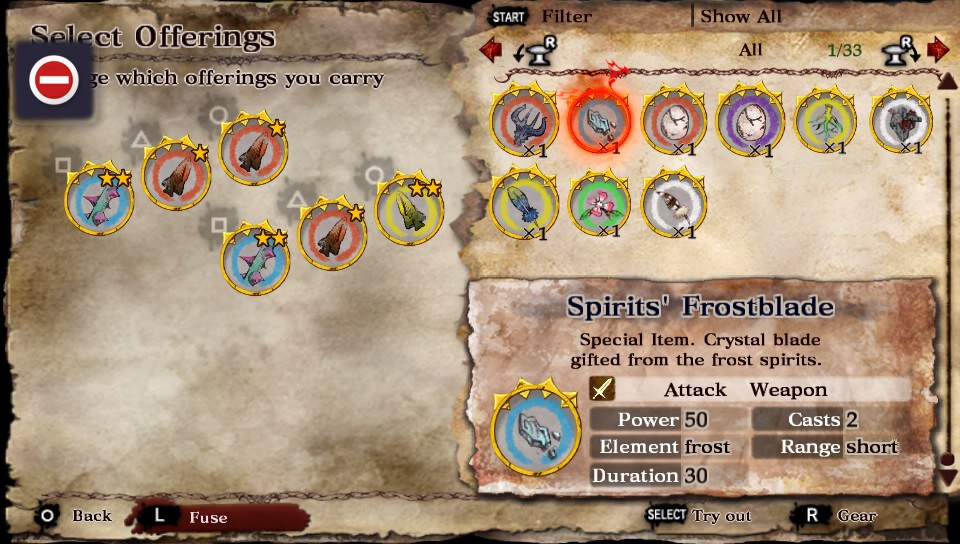Viewport: 960px width, 544px height.
Task: Select the dragon skull offering
Action: tap(524, 120)
